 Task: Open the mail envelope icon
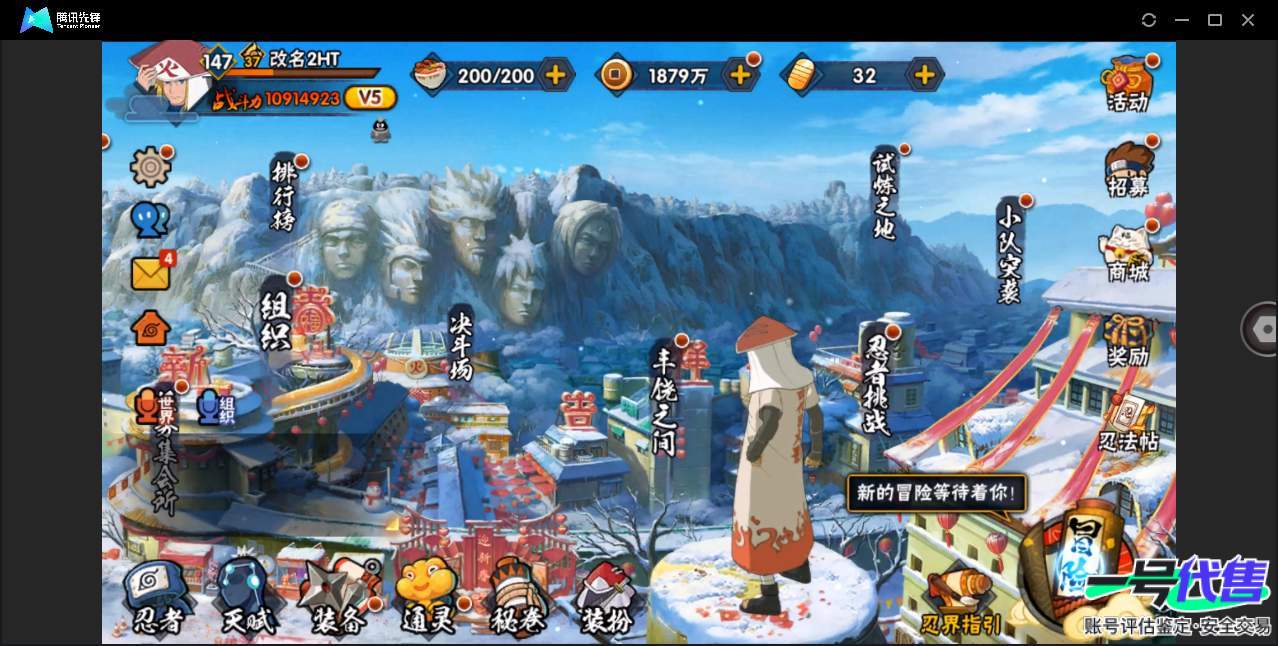point(150,273)
